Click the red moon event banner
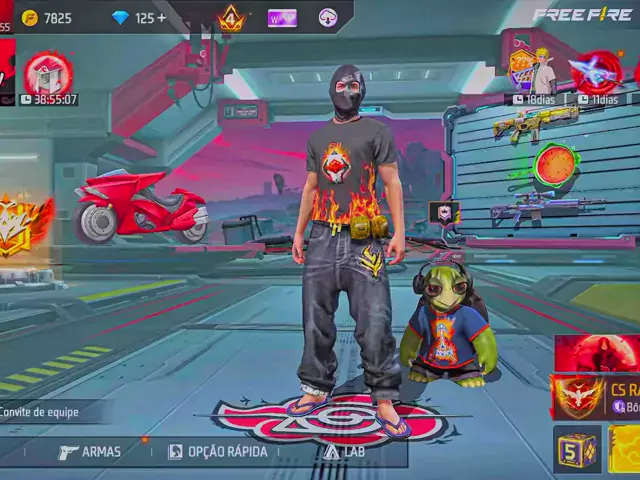Viewport: 640px width, 480px height. tap(597, 354)
